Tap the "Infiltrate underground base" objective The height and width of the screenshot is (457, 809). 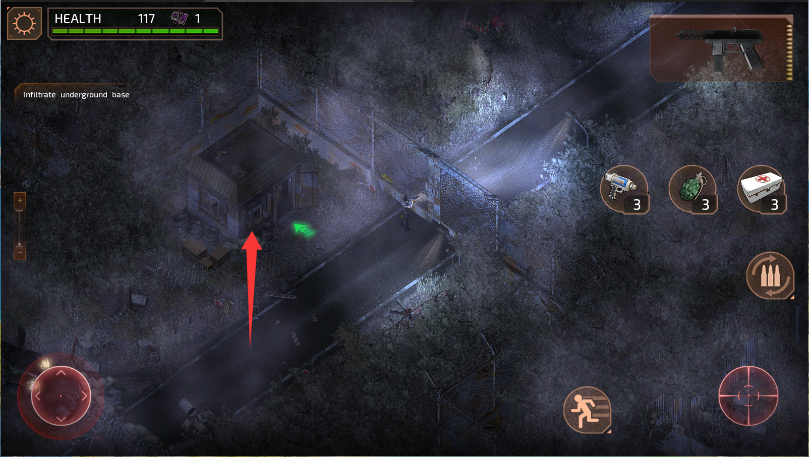pos(77,94)
